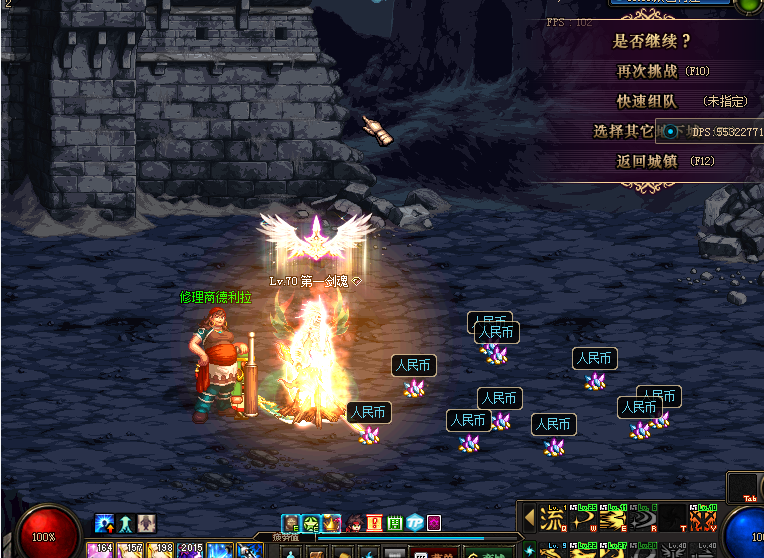Select 快速组队 quick party option
The height and width of the screenshot is (558, 764).
point(647,101)
